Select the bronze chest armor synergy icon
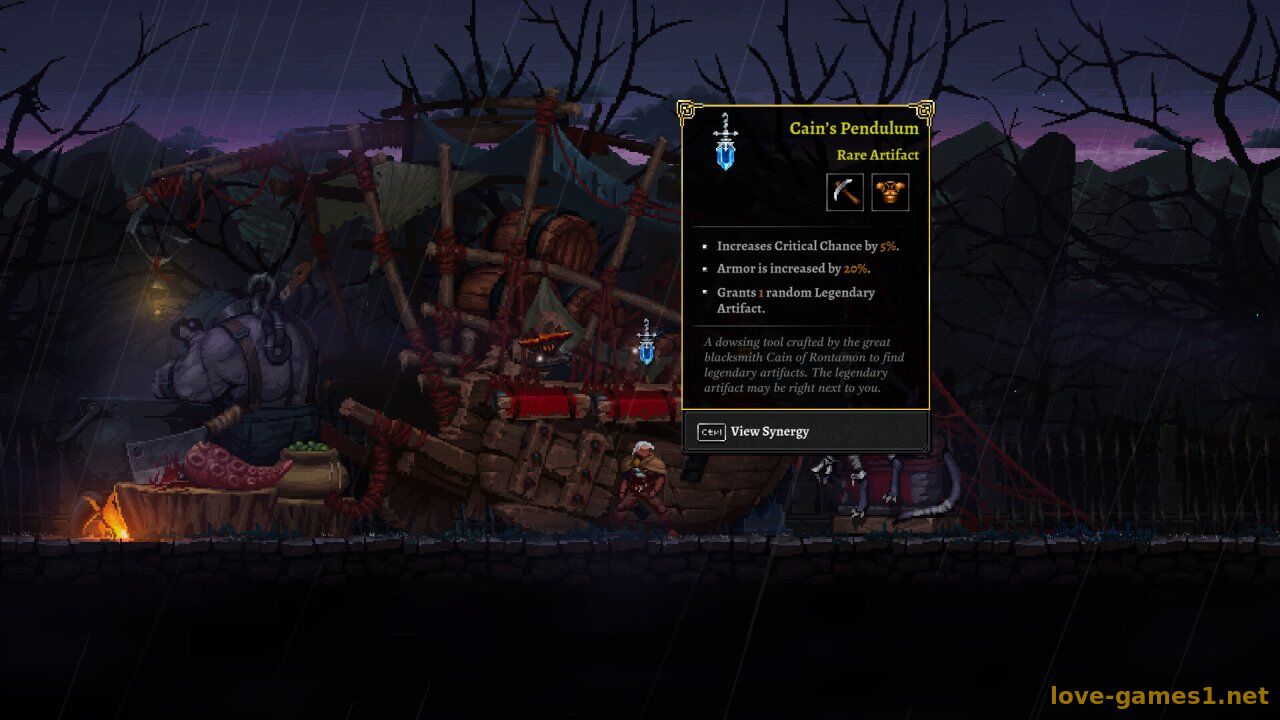The width and height of the screenshot is (1280, 720). 890,192
